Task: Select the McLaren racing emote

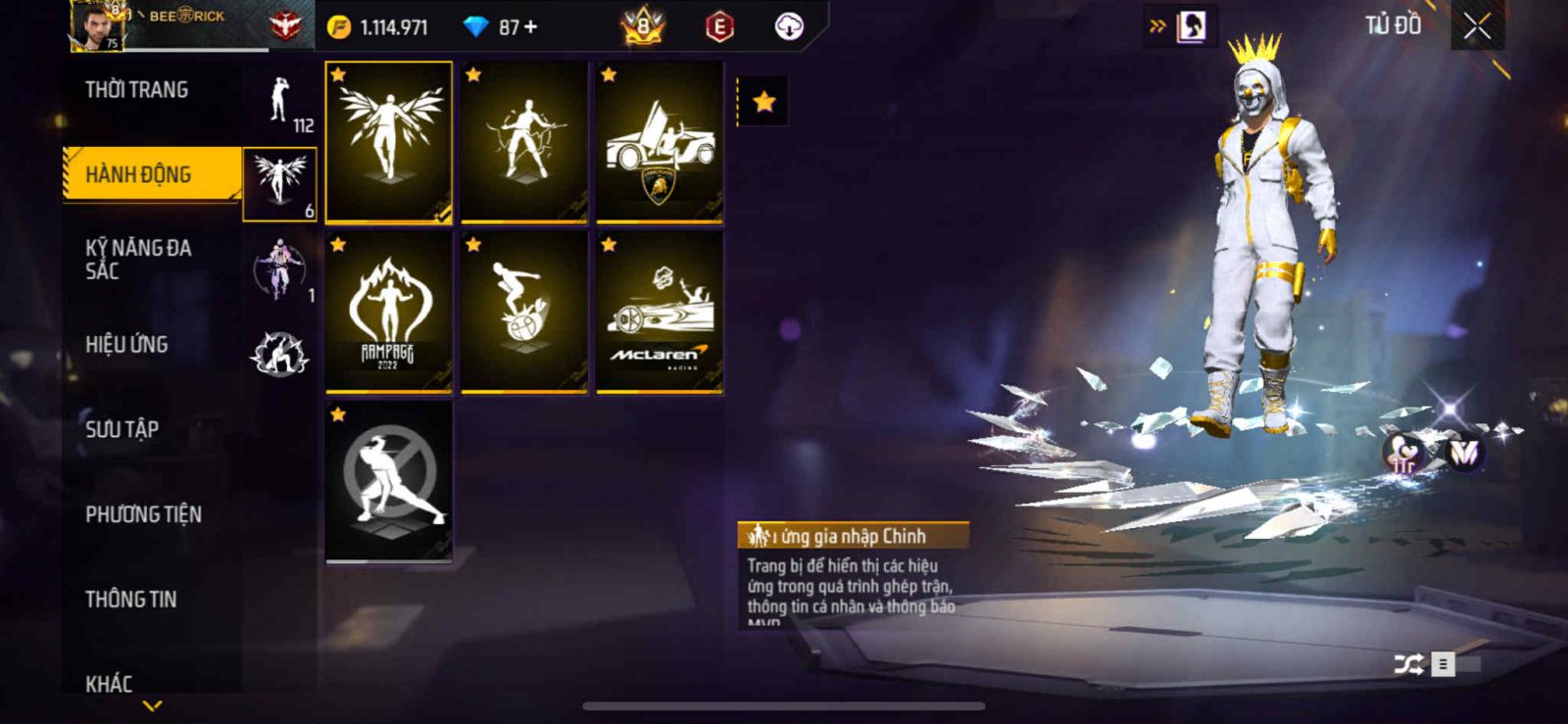Action: coord(660,313)
